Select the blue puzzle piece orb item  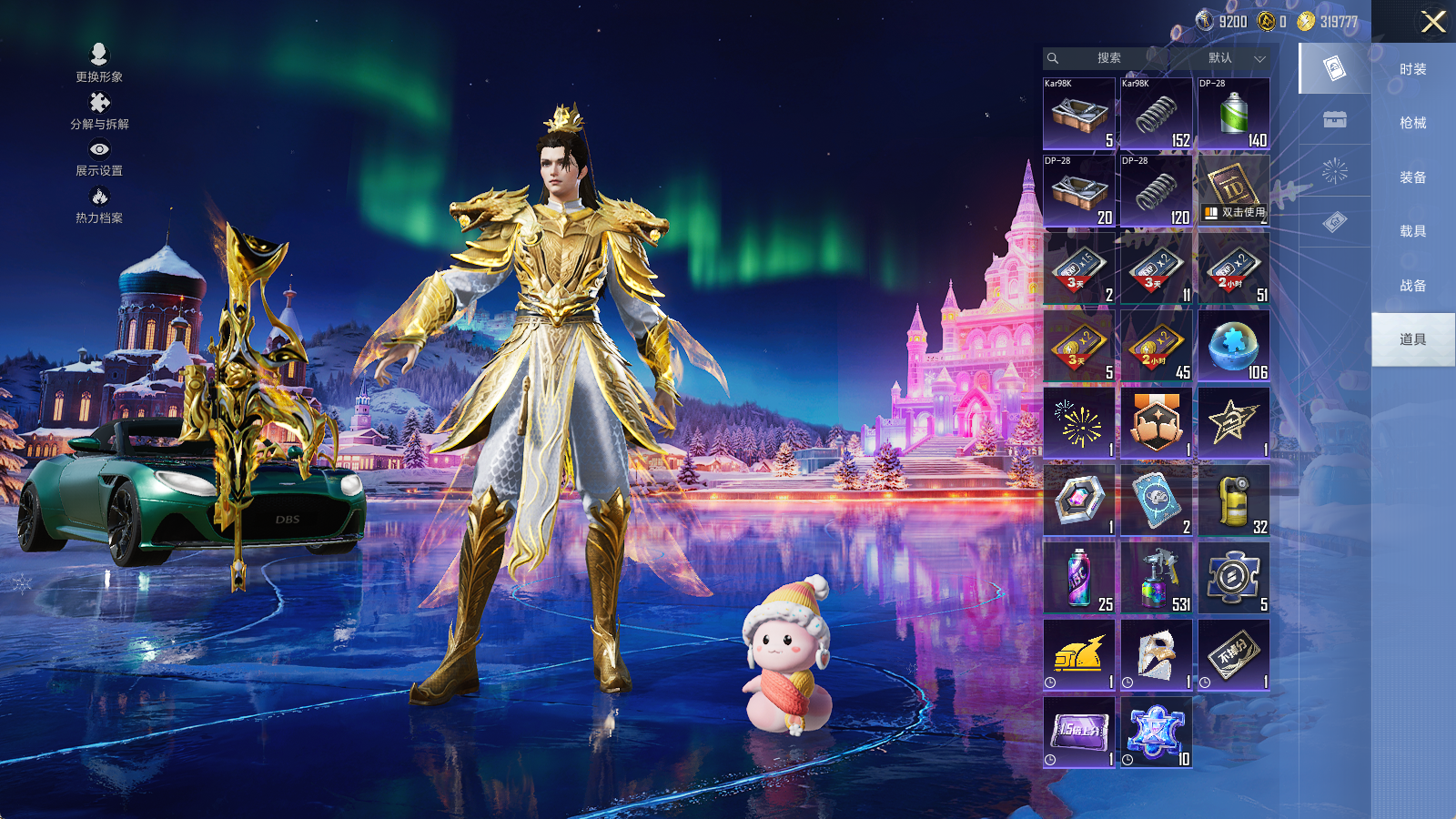coord(1233,346)
